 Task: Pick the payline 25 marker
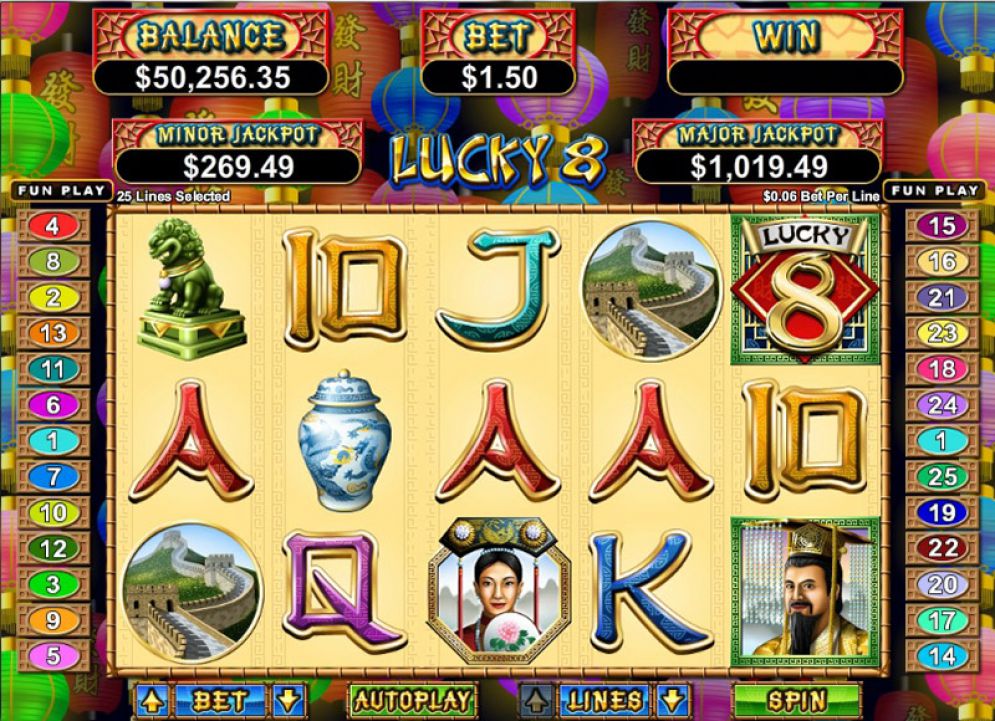click(941, 477)
